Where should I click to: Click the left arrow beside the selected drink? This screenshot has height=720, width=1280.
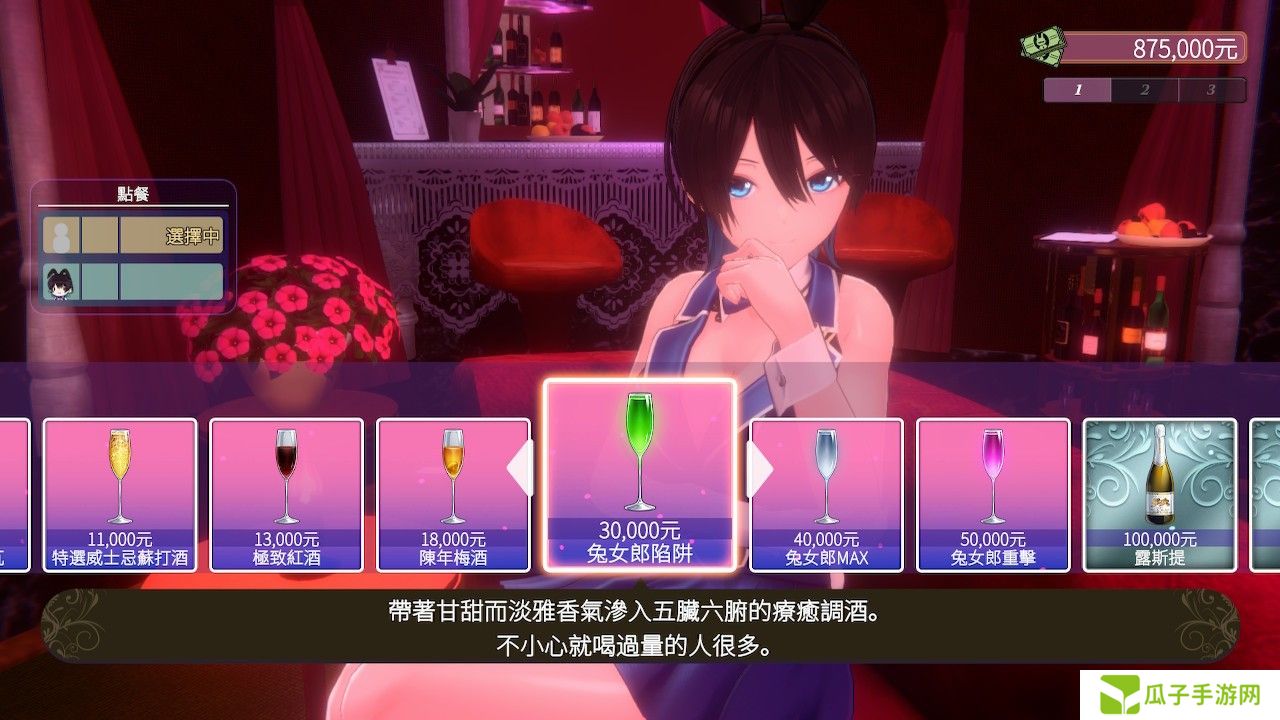[x=521, y=470]
